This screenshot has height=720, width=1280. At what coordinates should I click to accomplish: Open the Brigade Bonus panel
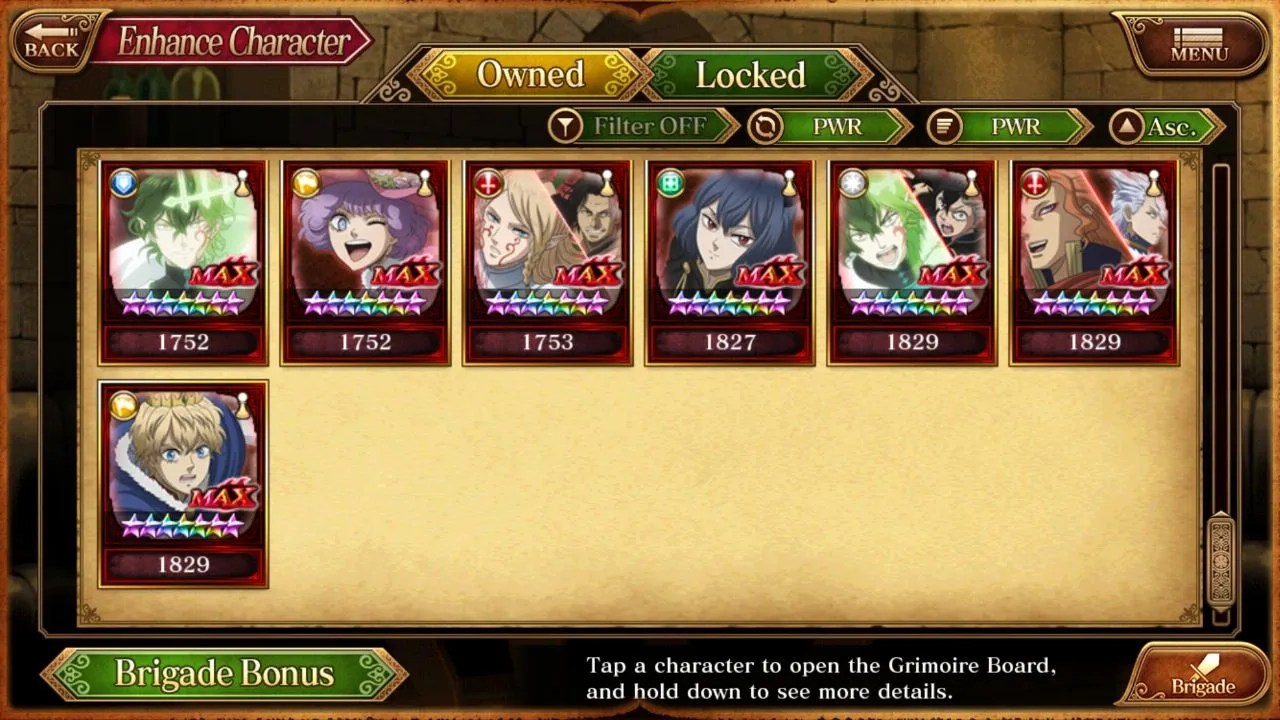(224, 673)
